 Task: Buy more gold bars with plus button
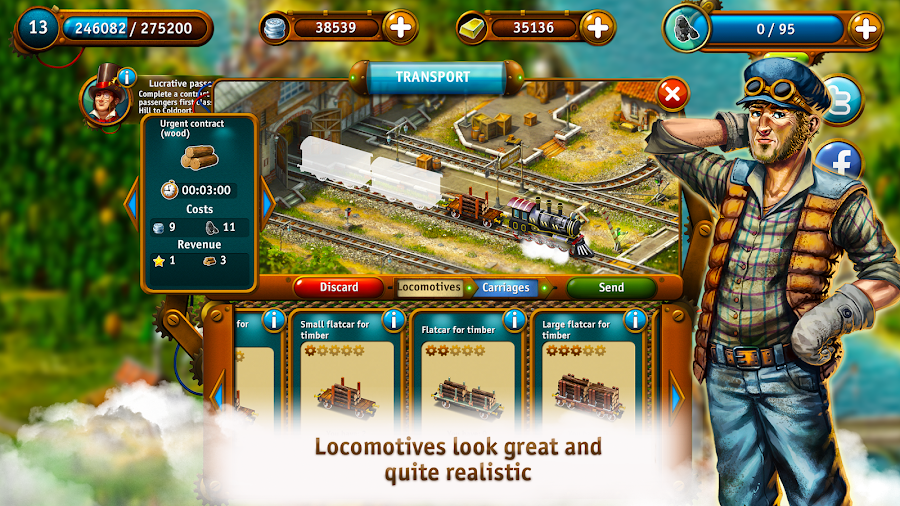pos(597,27)
